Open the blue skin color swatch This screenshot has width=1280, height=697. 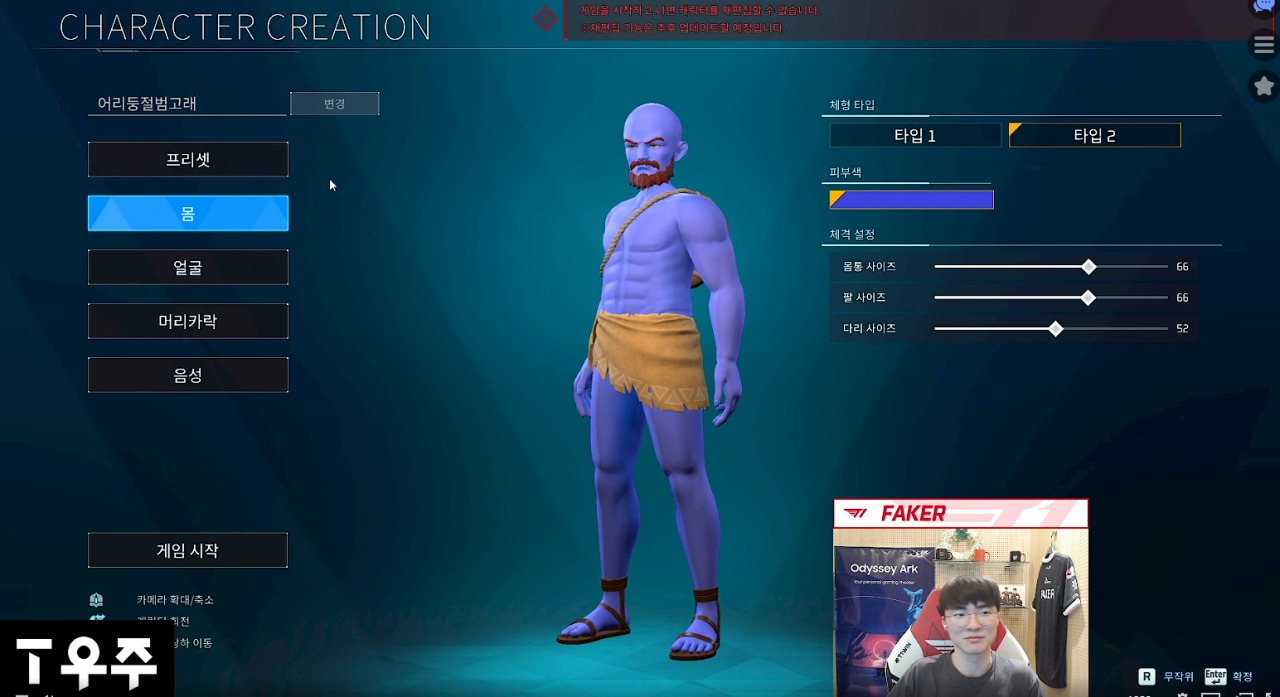tap(911, 200)
